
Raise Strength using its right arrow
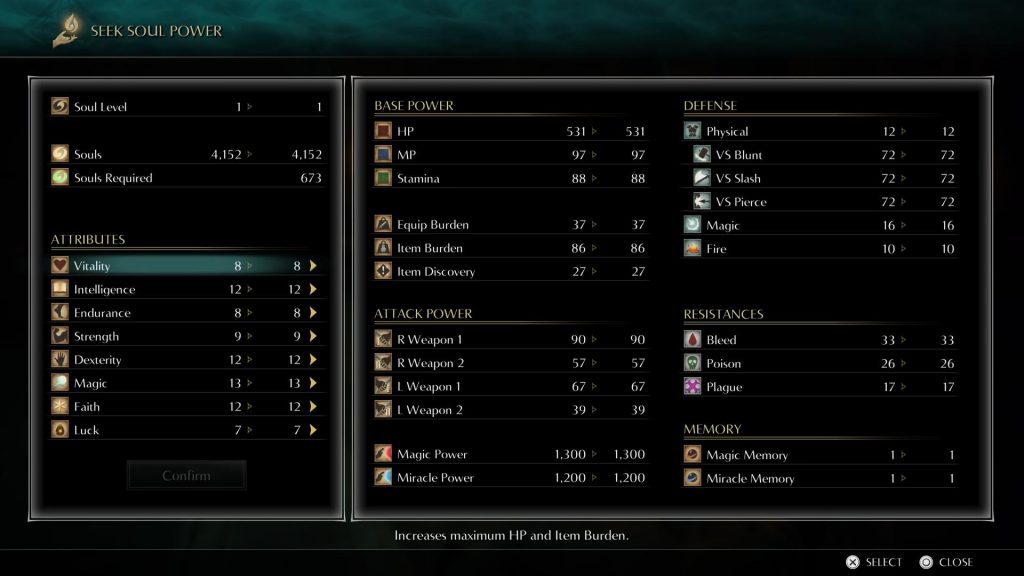(313, 337)
